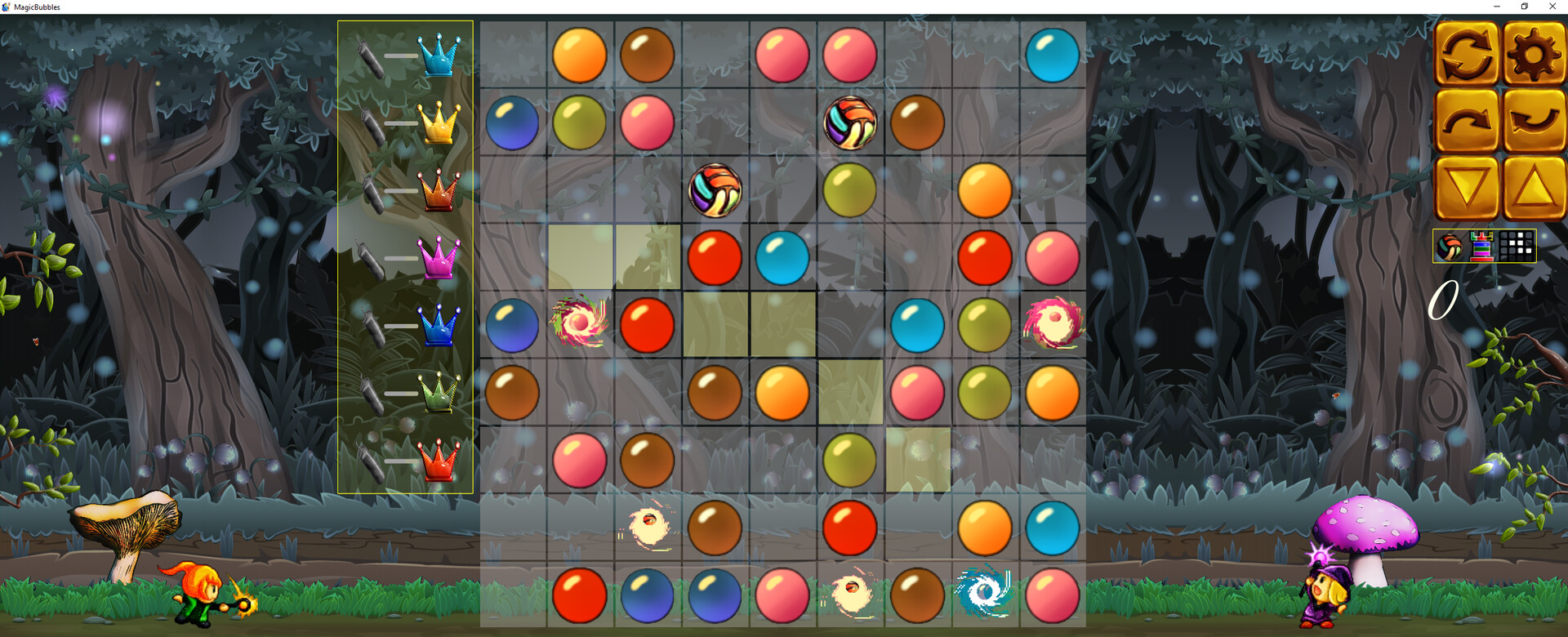Toggle the yellow crown goal tracker

pyautogui.click(x=437, y=122)
